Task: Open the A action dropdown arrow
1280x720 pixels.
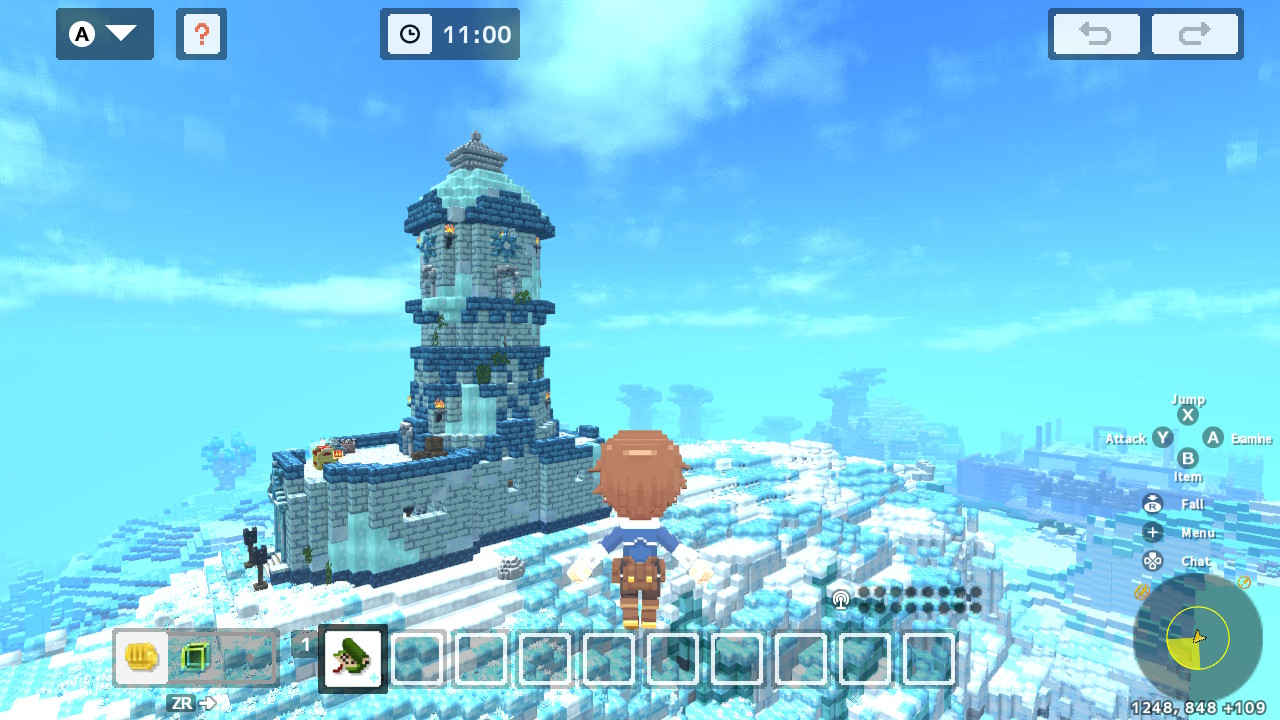Action: (119, 34)
